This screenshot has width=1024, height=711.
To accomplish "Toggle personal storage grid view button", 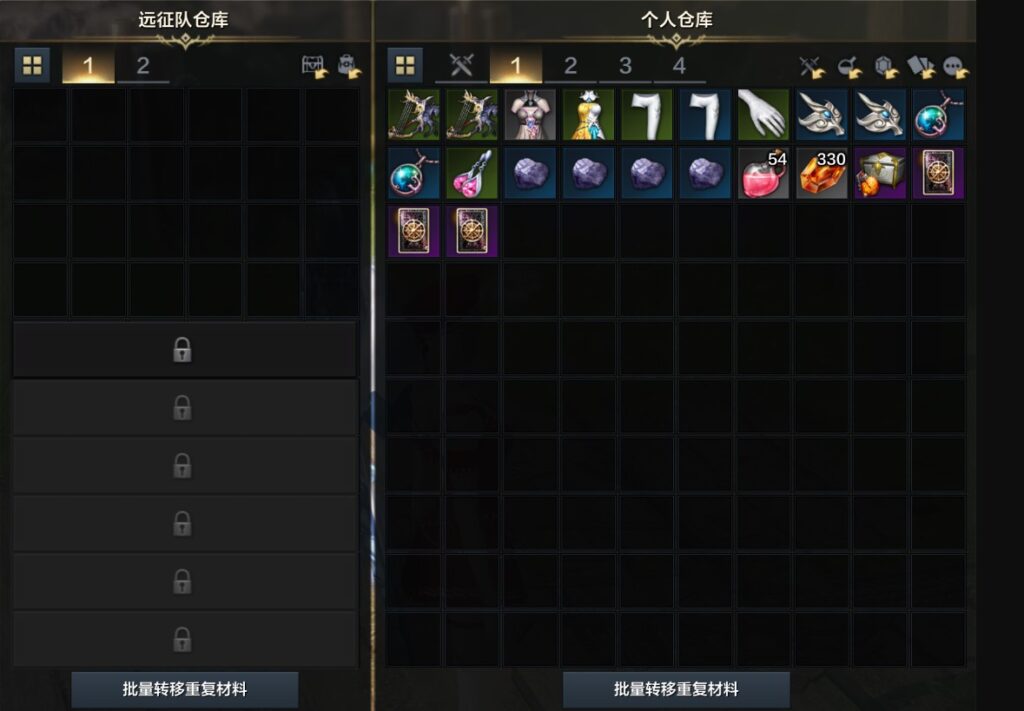I will [405, 66].
